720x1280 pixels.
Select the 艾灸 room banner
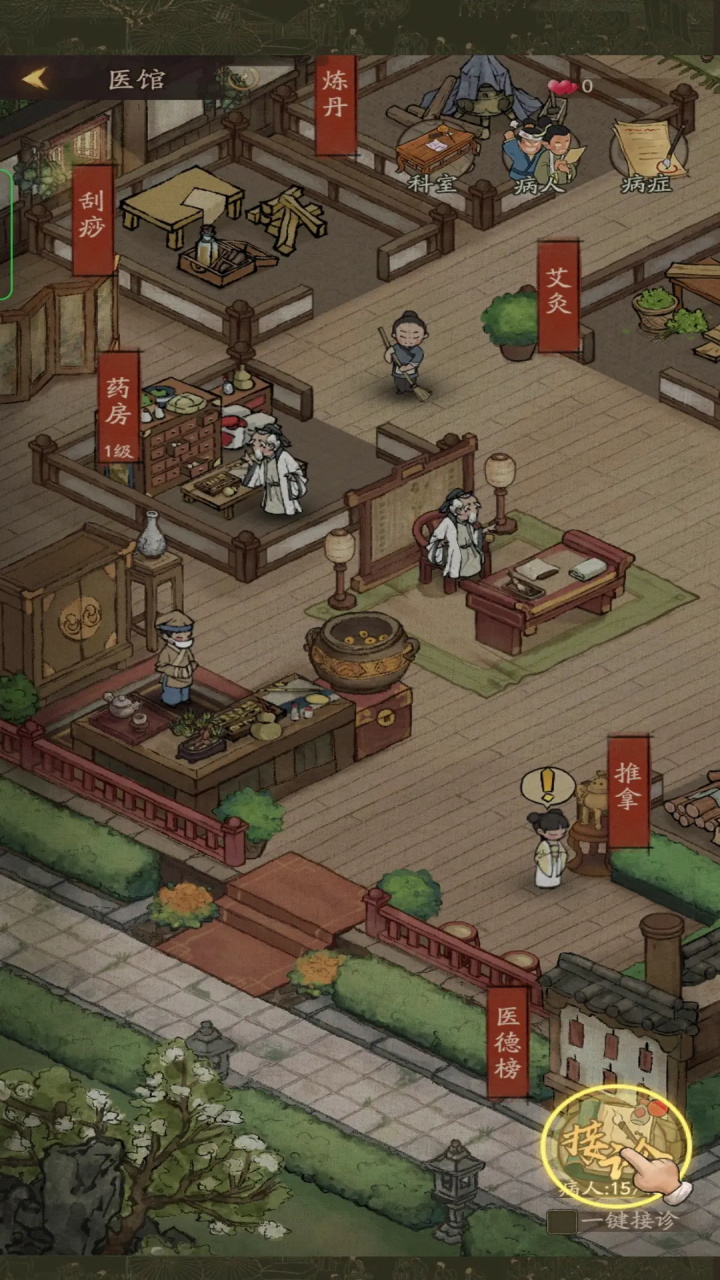point(558,295)
